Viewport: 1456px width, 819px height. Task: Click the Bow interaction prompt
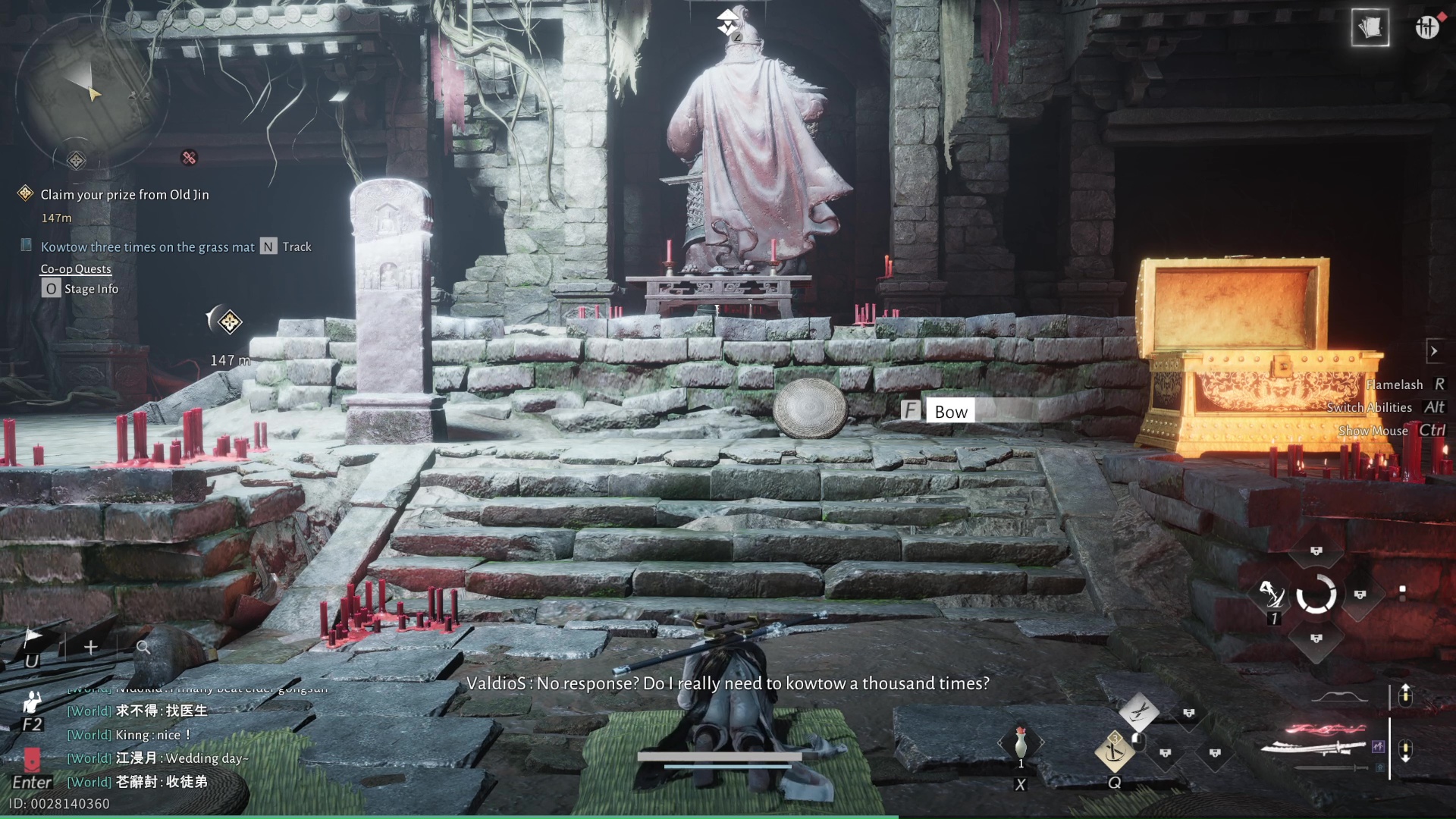[950, 412]
